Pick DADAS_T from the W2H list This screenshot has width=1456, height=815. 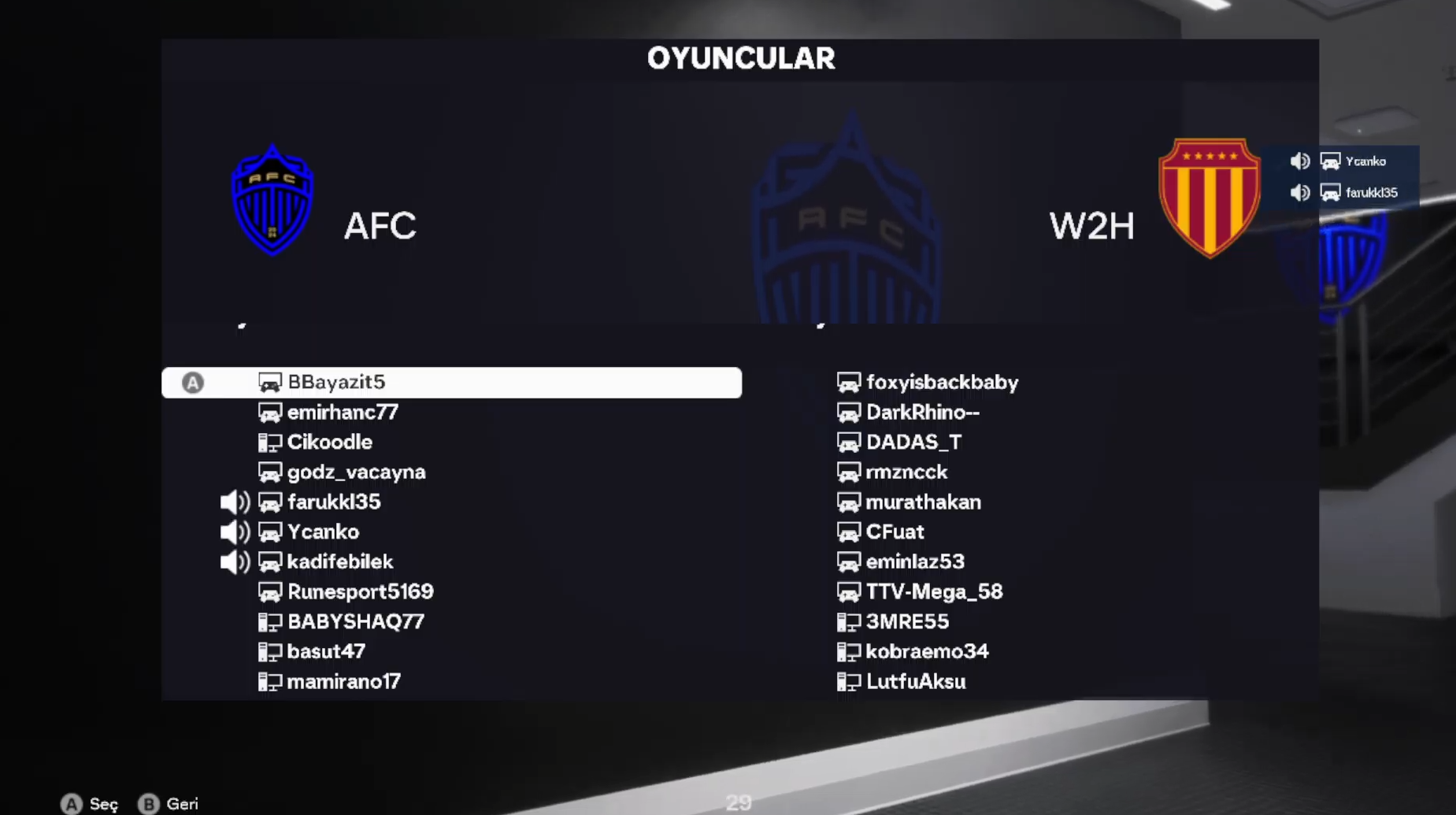(x=913, y=443)
